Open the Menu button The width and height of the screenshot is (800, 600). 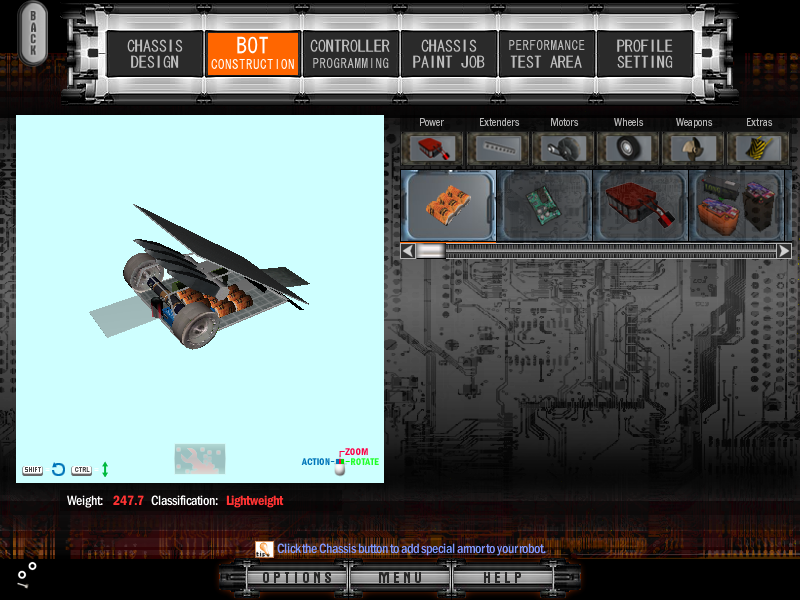click(399, 578)
